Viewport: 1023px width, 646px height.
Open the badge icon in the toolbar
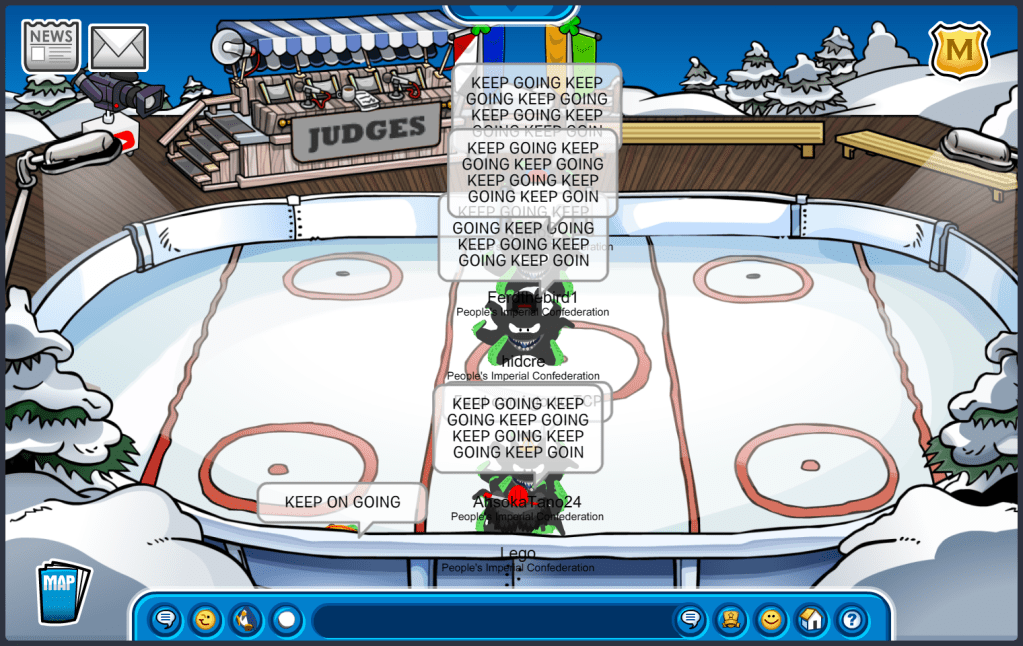(x=731, y=620)
